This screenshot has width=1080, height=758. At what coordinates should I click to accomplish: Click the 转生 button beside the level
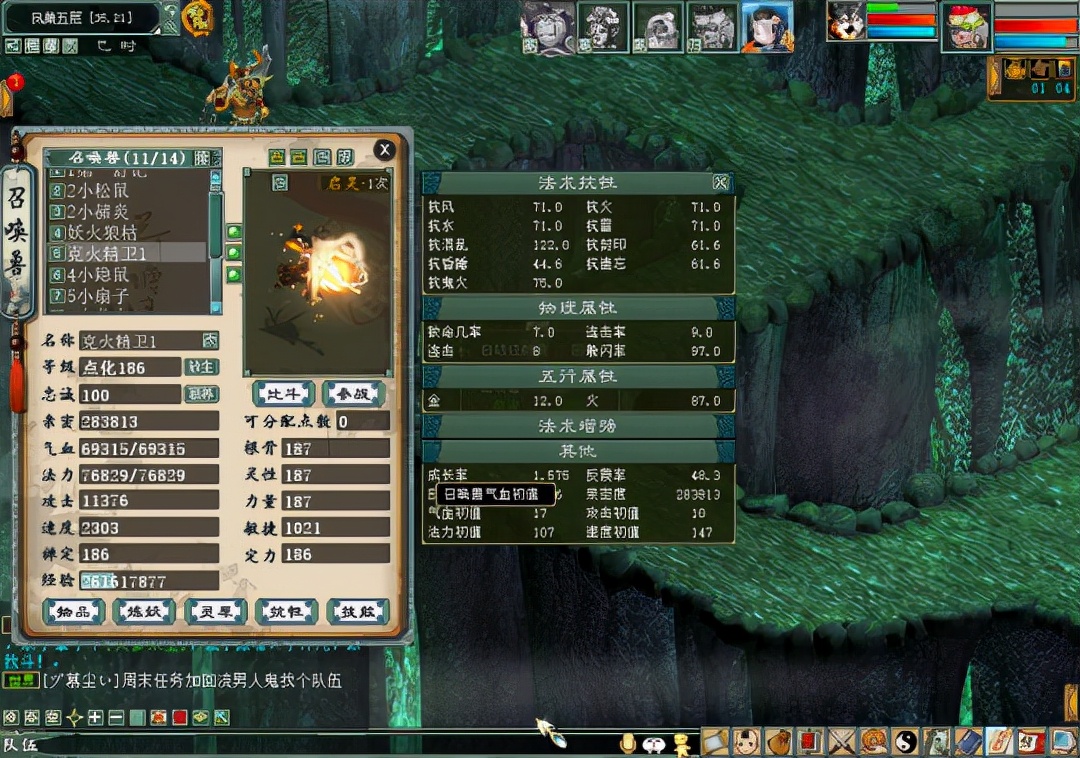[202, 367]
